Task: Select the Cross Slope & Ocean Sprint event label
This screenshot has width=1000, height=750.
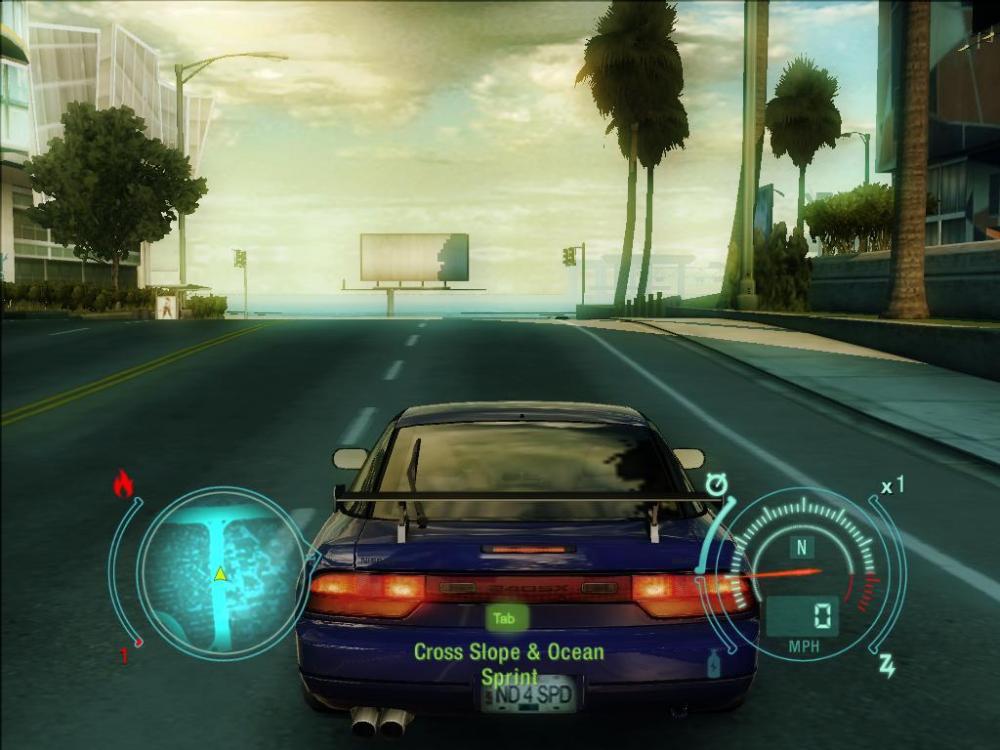Action: [x=509, y=663]
